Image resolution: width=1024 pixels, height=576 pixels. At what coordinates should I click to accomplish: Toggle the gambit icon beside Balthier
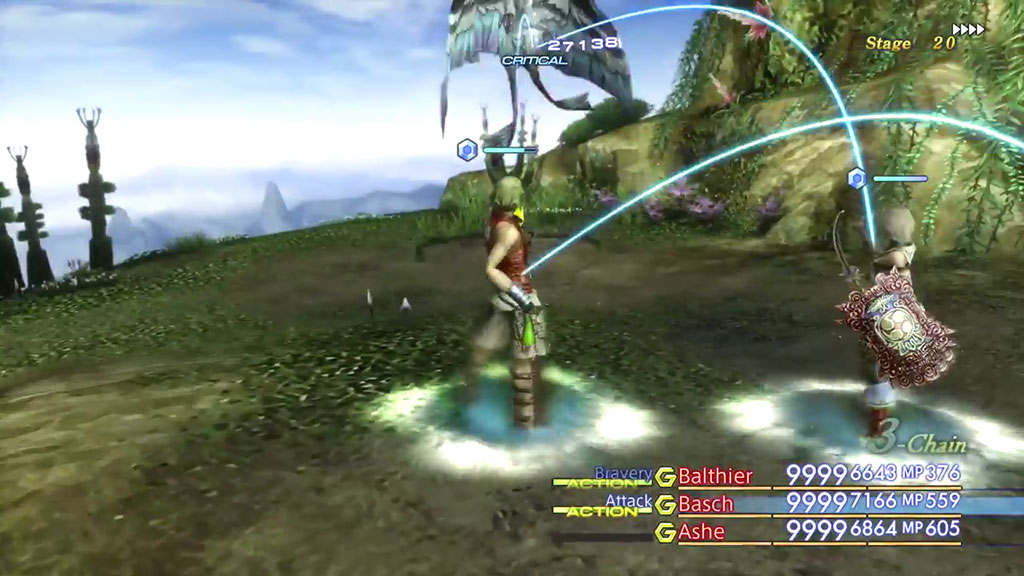[665, 476]
